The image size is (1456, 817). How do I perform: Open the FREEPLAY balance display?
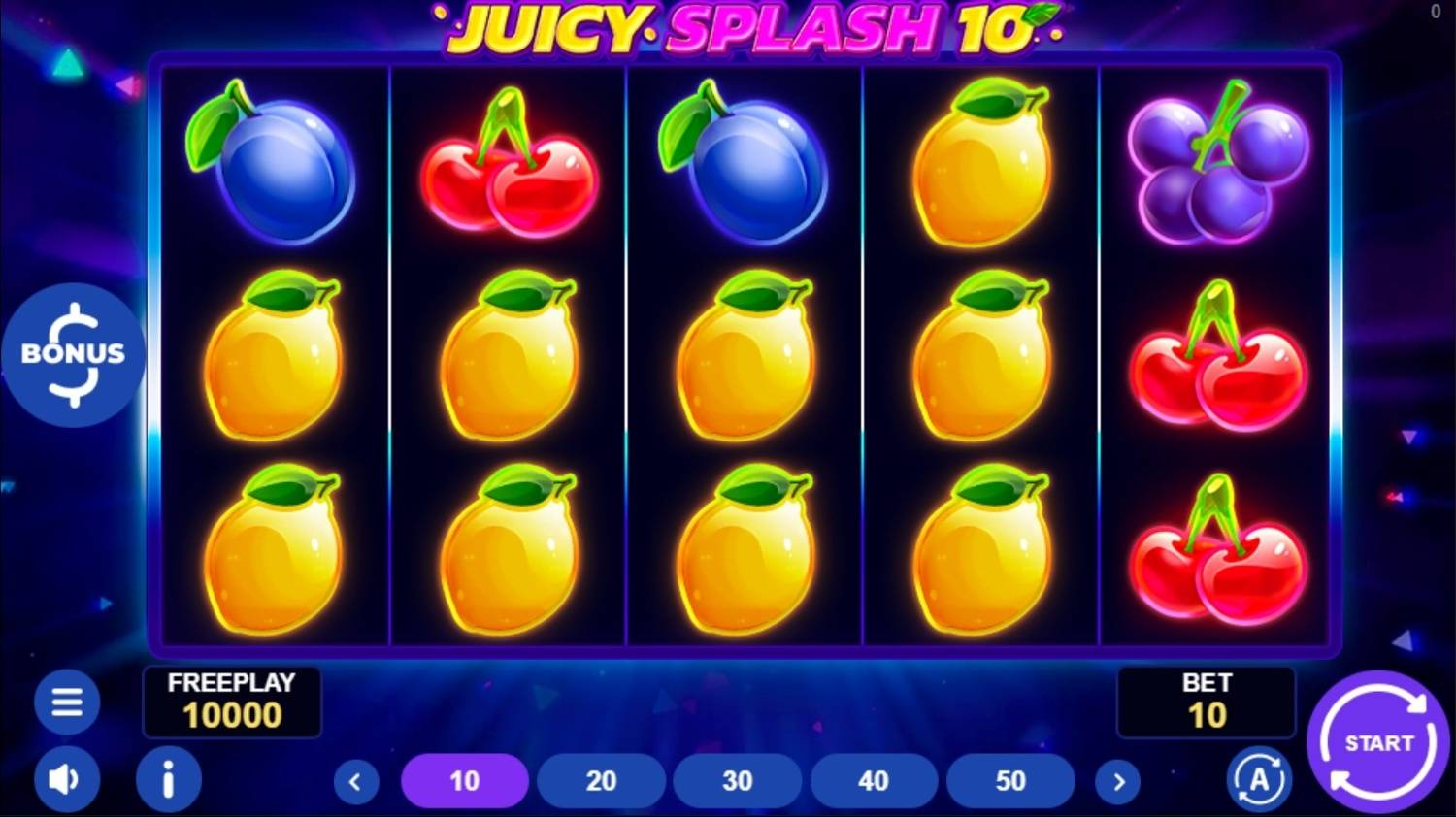click(x=232, y=702)
